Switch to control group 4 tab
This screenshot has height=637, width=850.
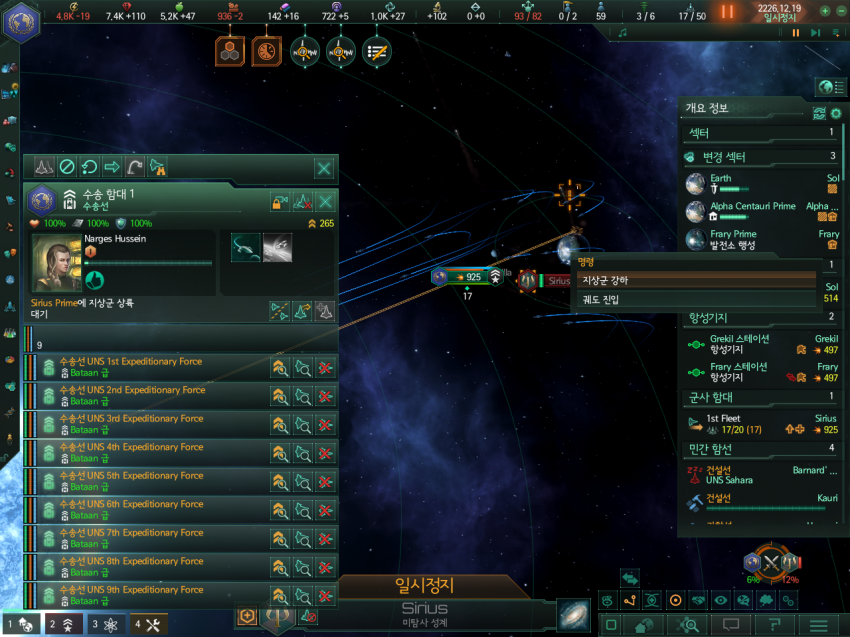pyautogui.click(x=148, y=624)
